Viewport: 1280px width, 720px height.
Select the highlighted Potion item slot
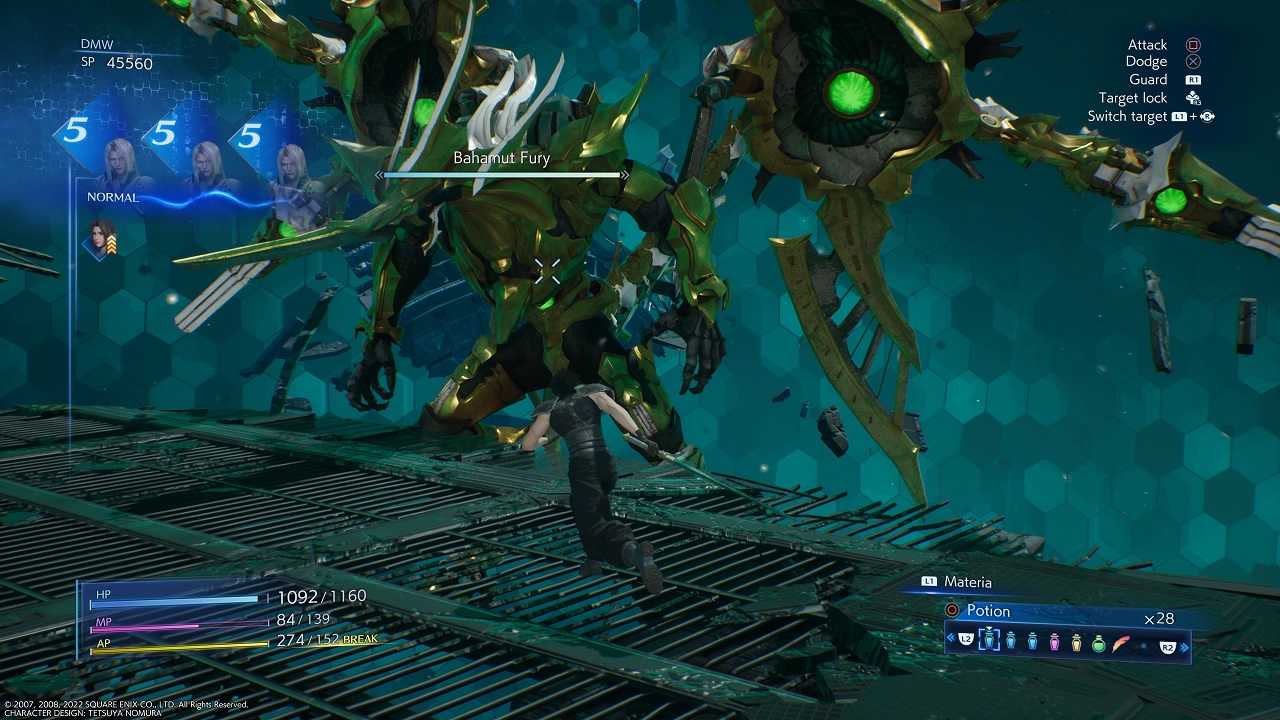[x=989, y=641]
